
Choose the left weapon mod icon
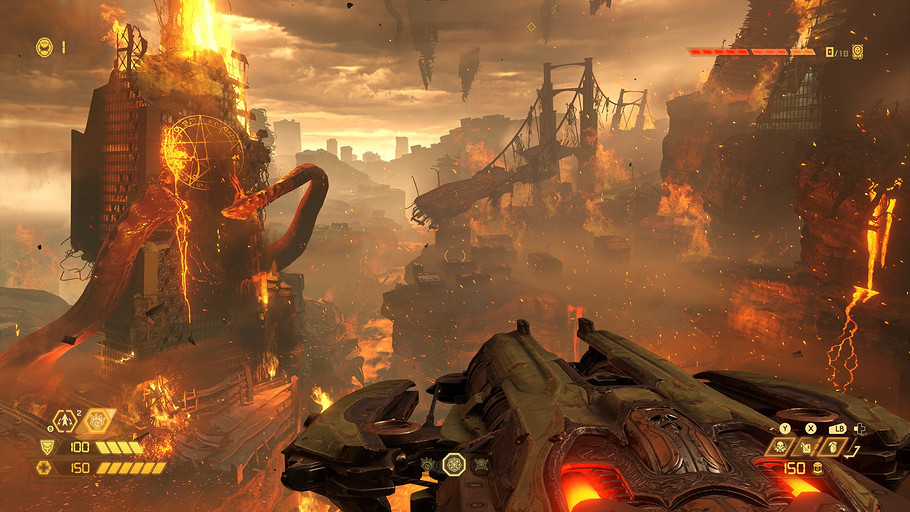pos(426,464)
